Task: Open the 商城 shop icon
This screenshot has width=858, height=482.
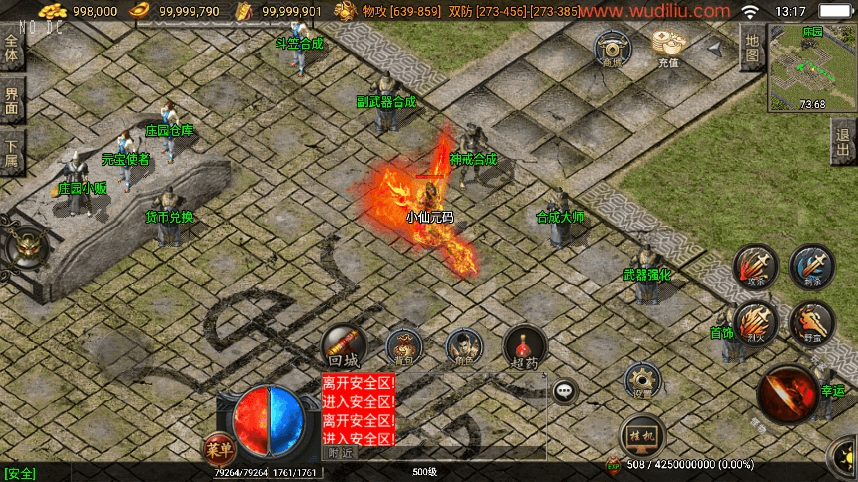Action: pyautogui.click(x=612, y=47)
